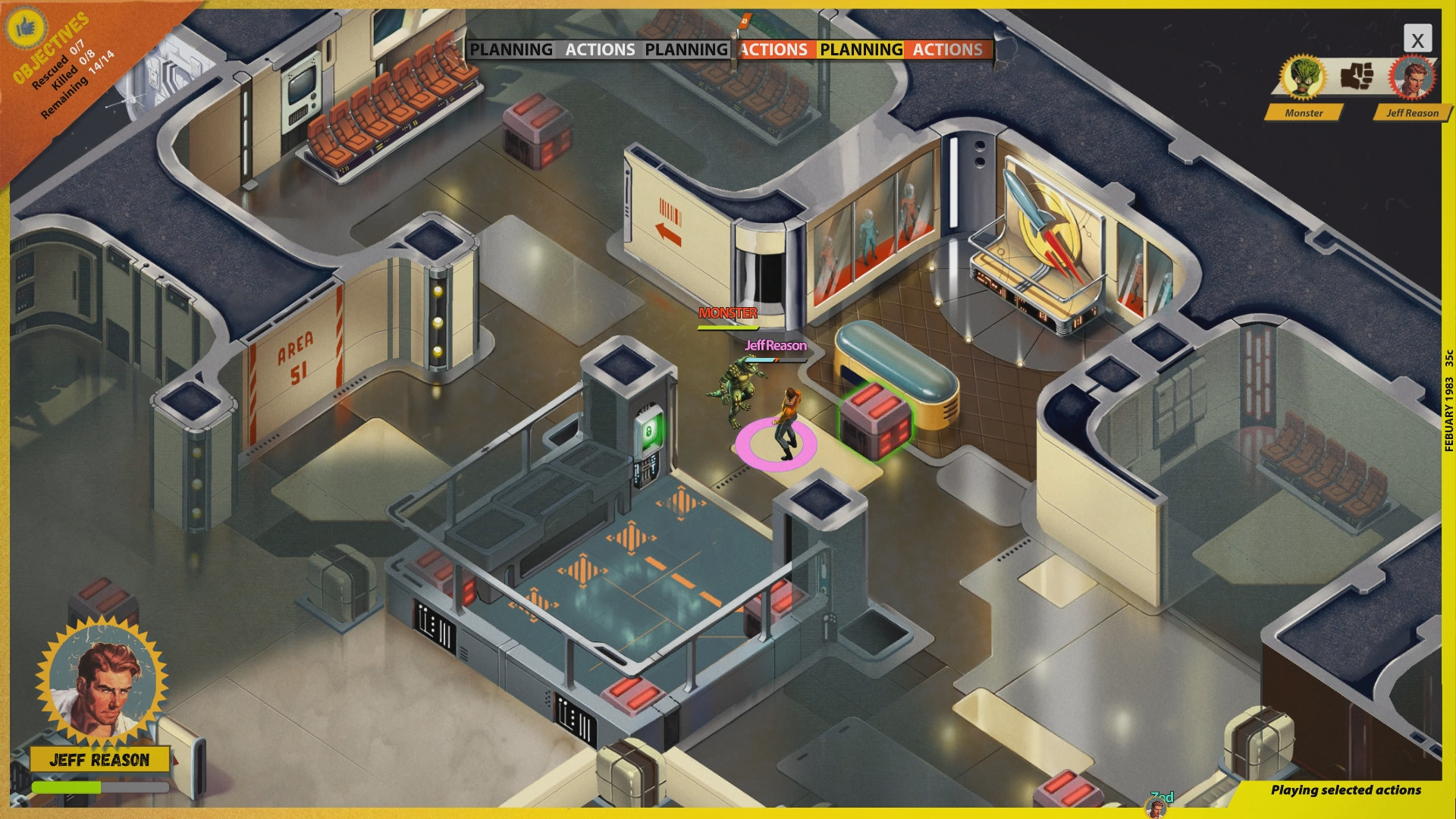Screen dimensions: 1456x819
Task: Click the Monster name banner in the combat panel
Action: tap(1304, 113)
